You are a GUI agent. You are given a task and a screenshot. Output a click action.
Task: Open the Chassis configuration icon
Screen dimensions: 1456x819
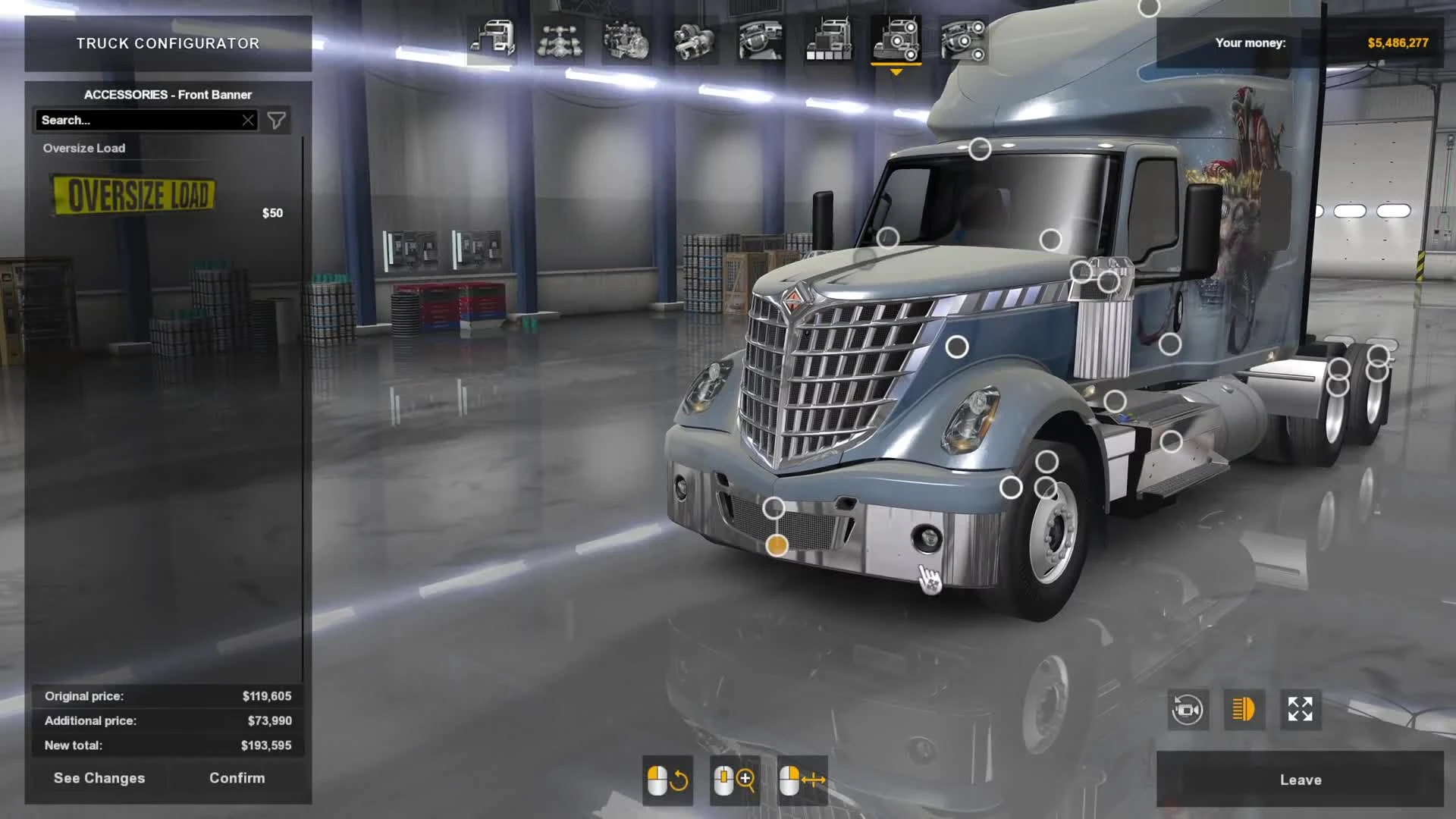(558, 42)
